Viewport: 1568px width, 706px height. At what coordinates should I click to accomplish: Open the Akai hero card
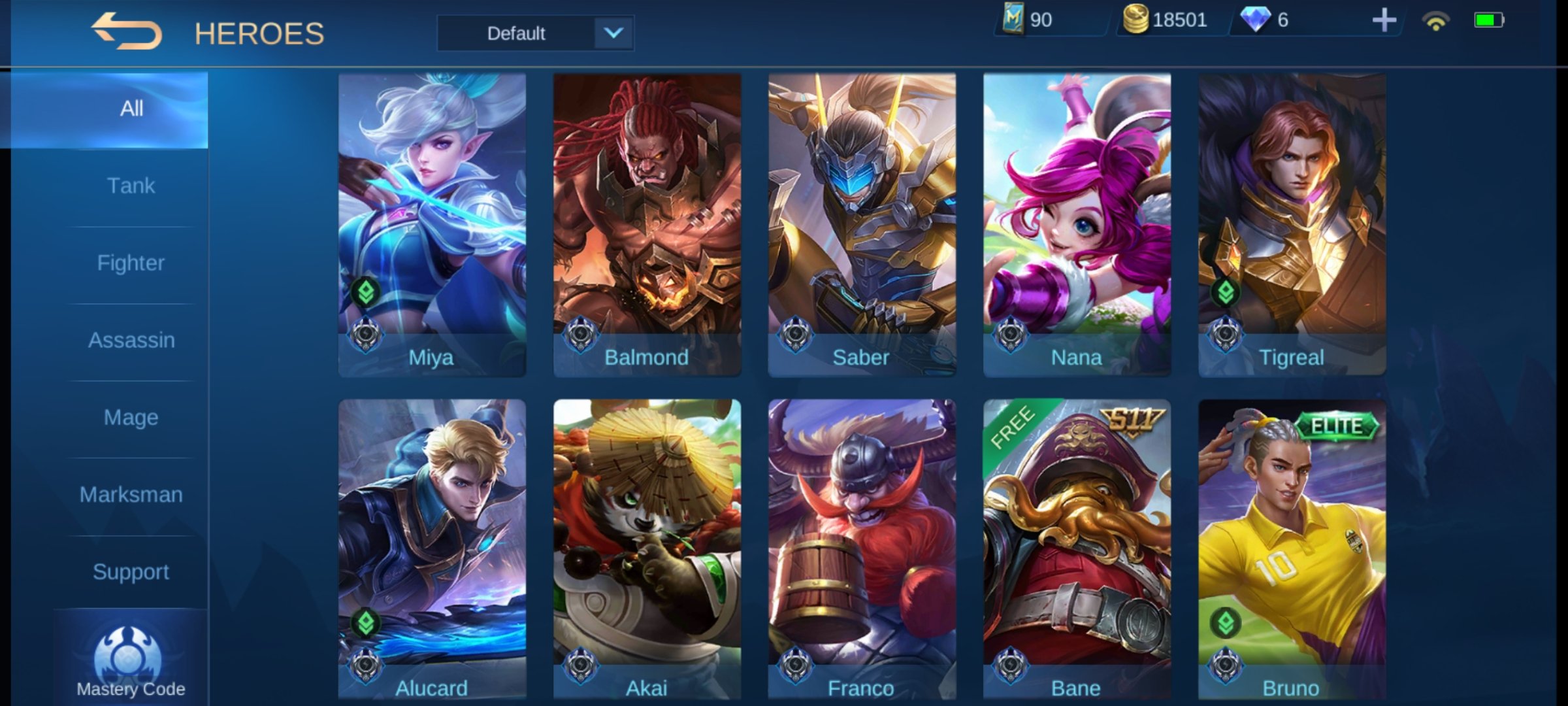pos(647,549)
